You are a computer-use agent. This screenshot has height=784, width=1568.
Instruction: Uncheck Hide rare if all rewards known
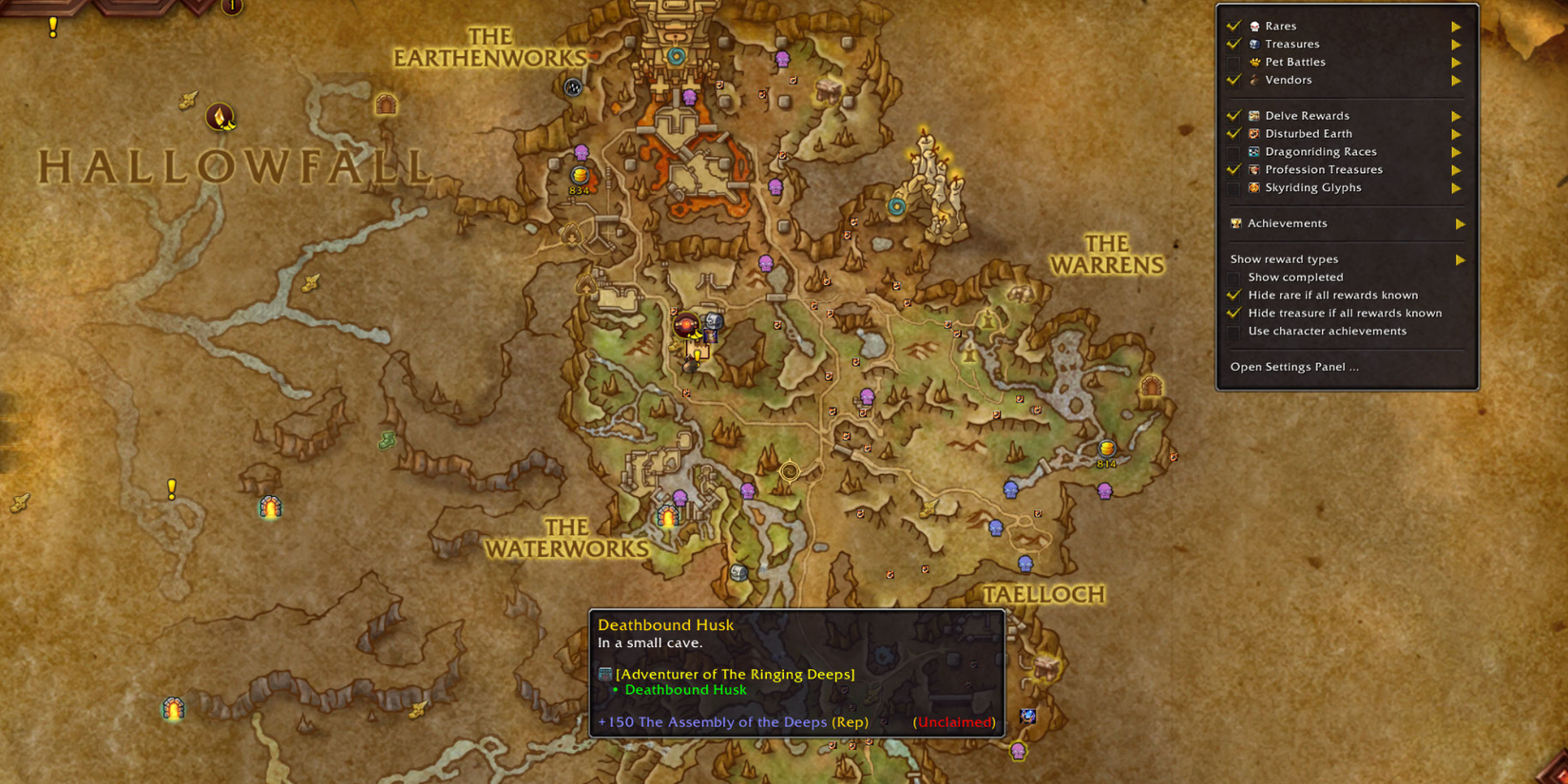[x=1234, y=295]
